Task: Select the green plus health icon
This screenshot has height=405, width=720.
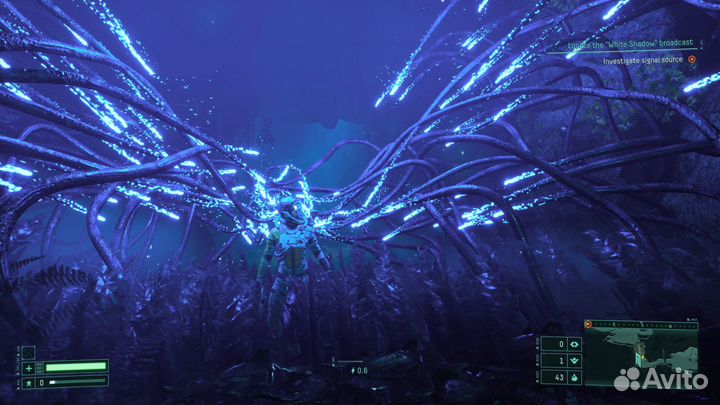Action: click(29, 366)
